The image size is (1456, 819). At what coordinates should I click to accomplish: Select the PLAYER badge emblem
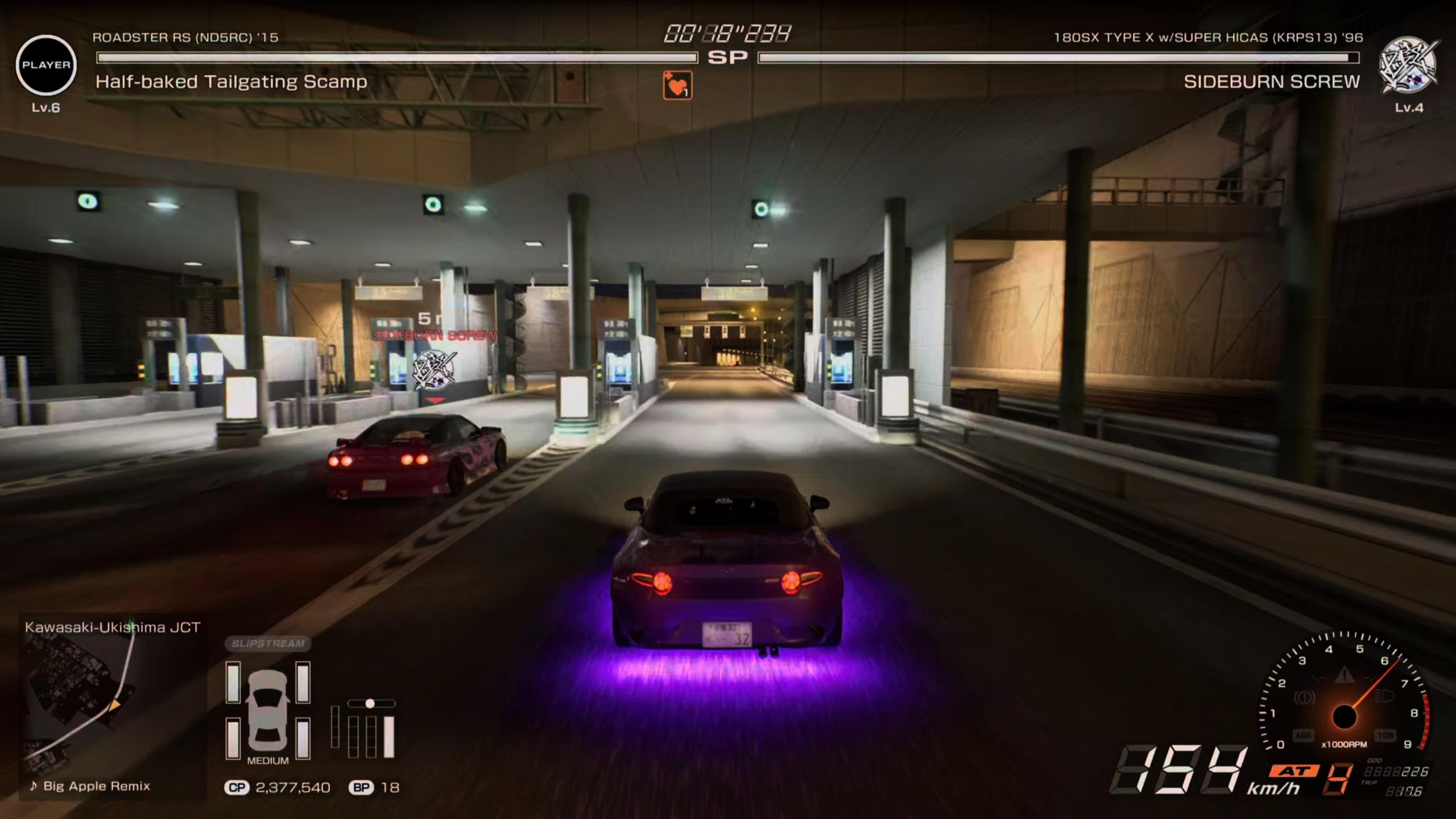click(45, 65)
